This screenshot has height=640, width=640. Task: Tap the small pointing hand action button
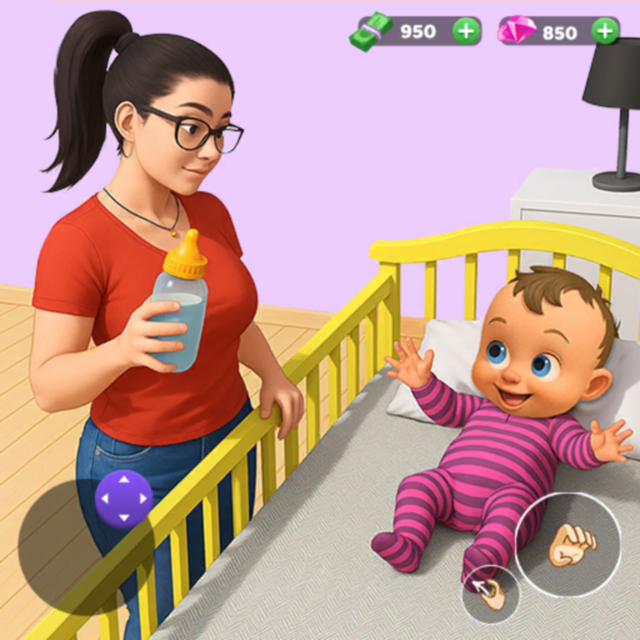click(490, 594)
